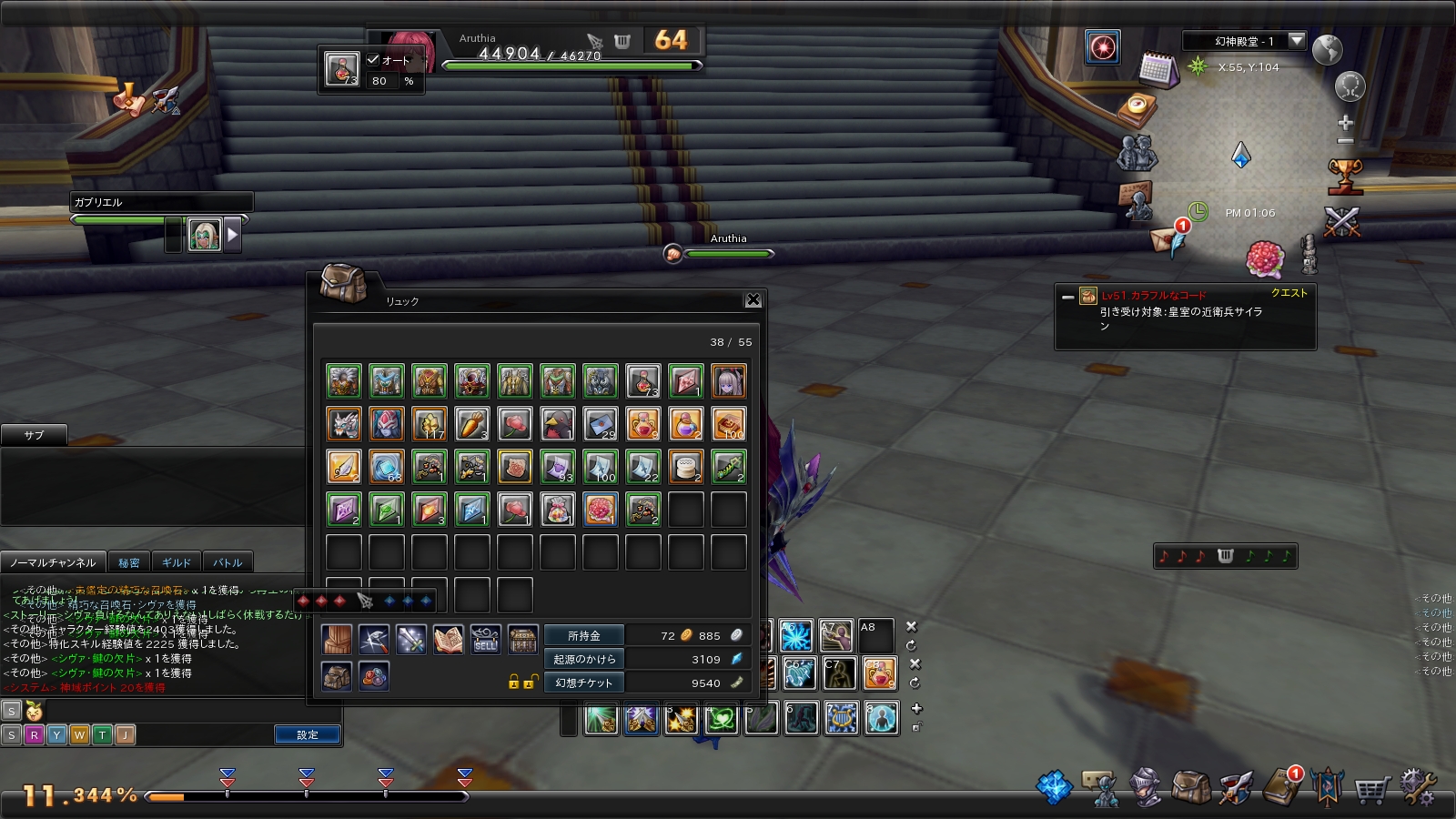Screen dimensions: 1456x819
Task: Open the calendar icon by the minimap
Action: tap(1158, 69)
